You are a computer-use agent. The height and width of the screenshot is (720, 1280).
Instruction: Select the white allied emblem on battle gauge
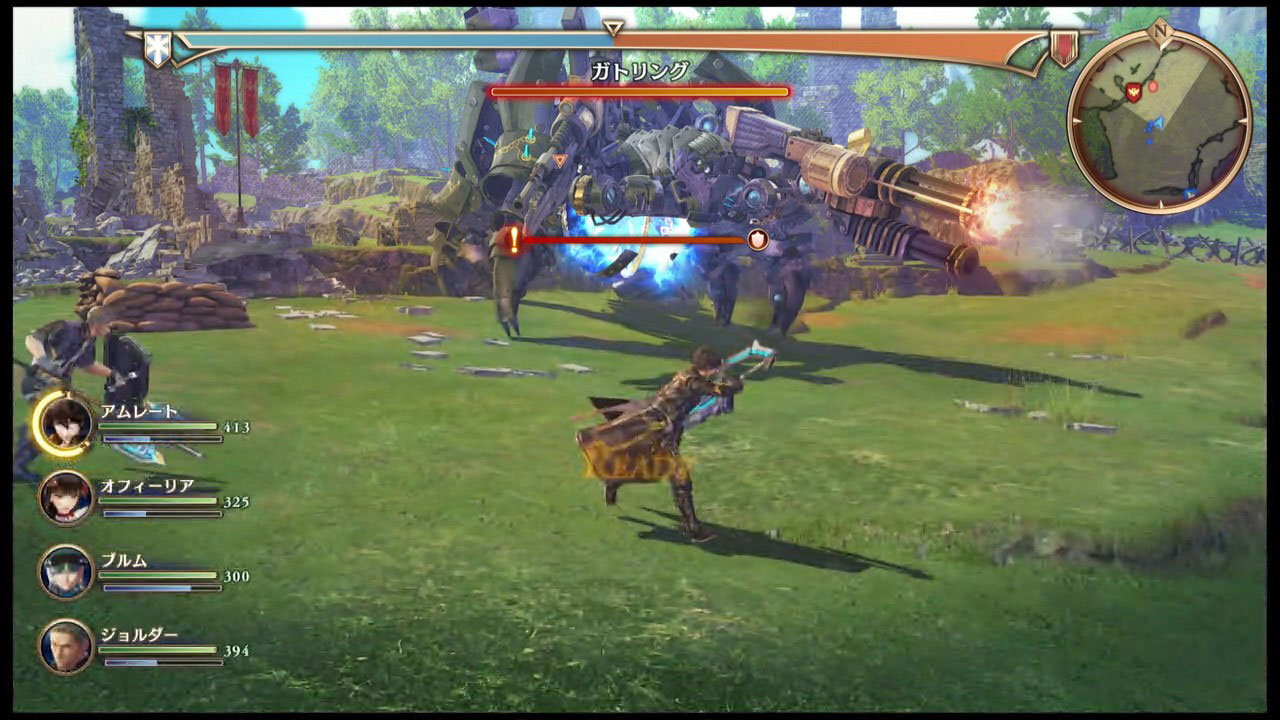tap(157, 49)
